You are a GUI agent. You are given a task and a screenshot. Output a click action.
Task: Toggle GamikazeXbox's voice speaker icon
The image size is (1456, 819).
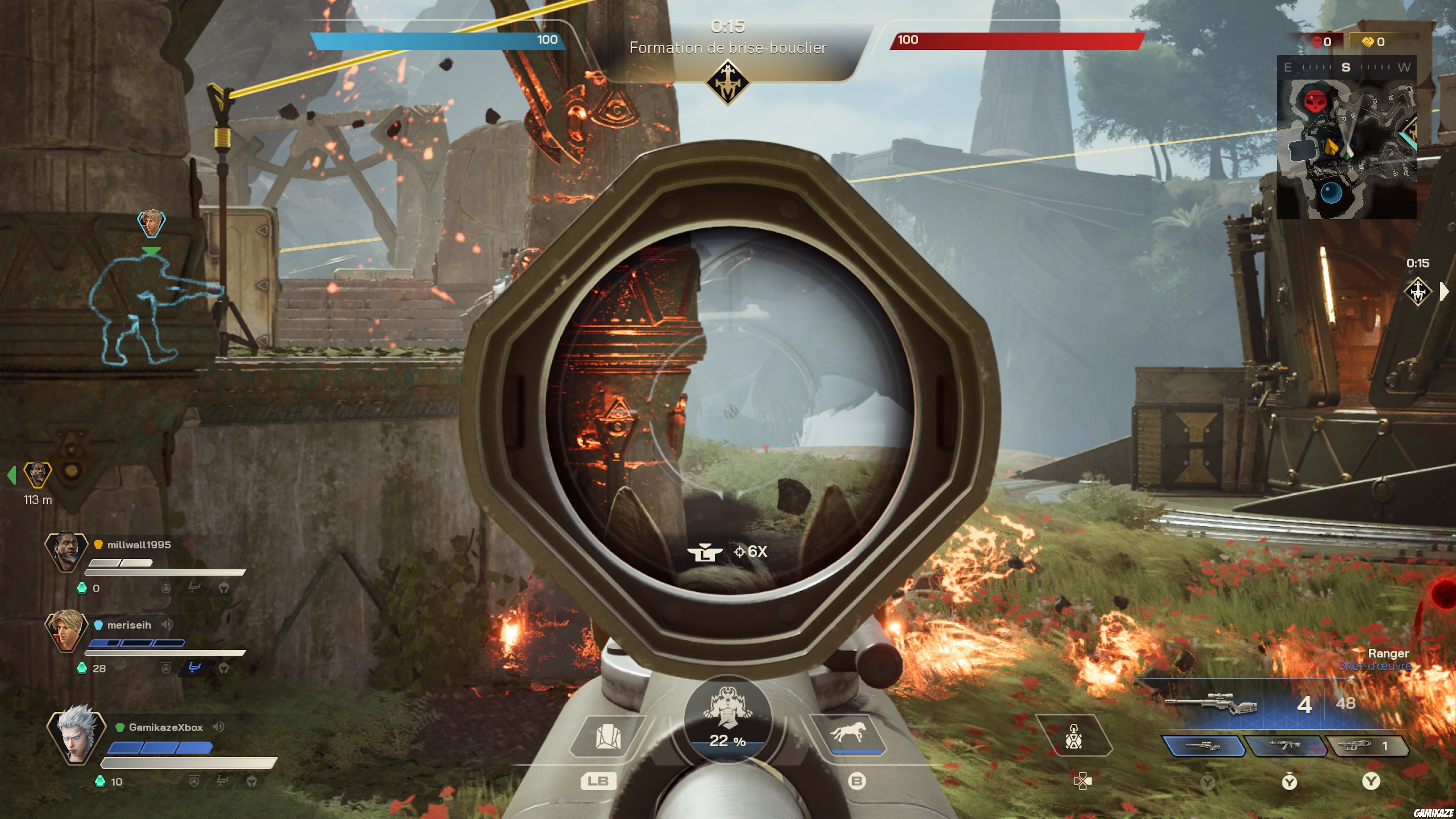coord(218,727)
